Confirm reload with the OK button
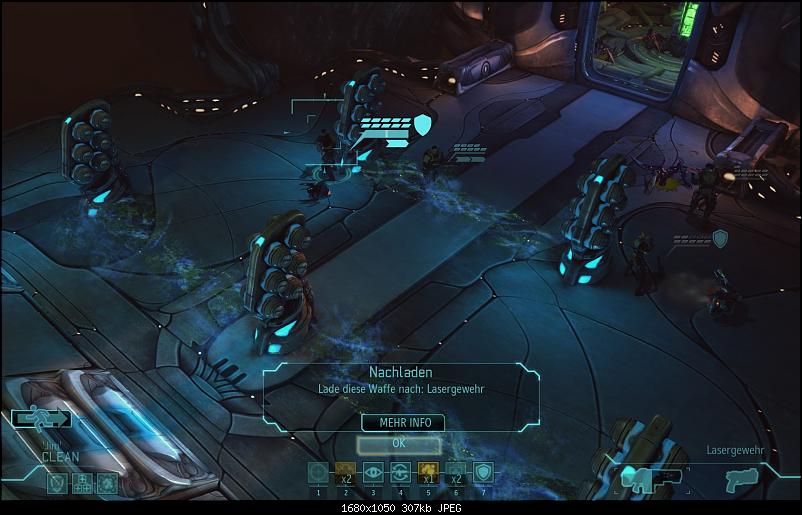The height and width of the screenshot is (515, 802). pyautogui.click(x=398, y=441)
